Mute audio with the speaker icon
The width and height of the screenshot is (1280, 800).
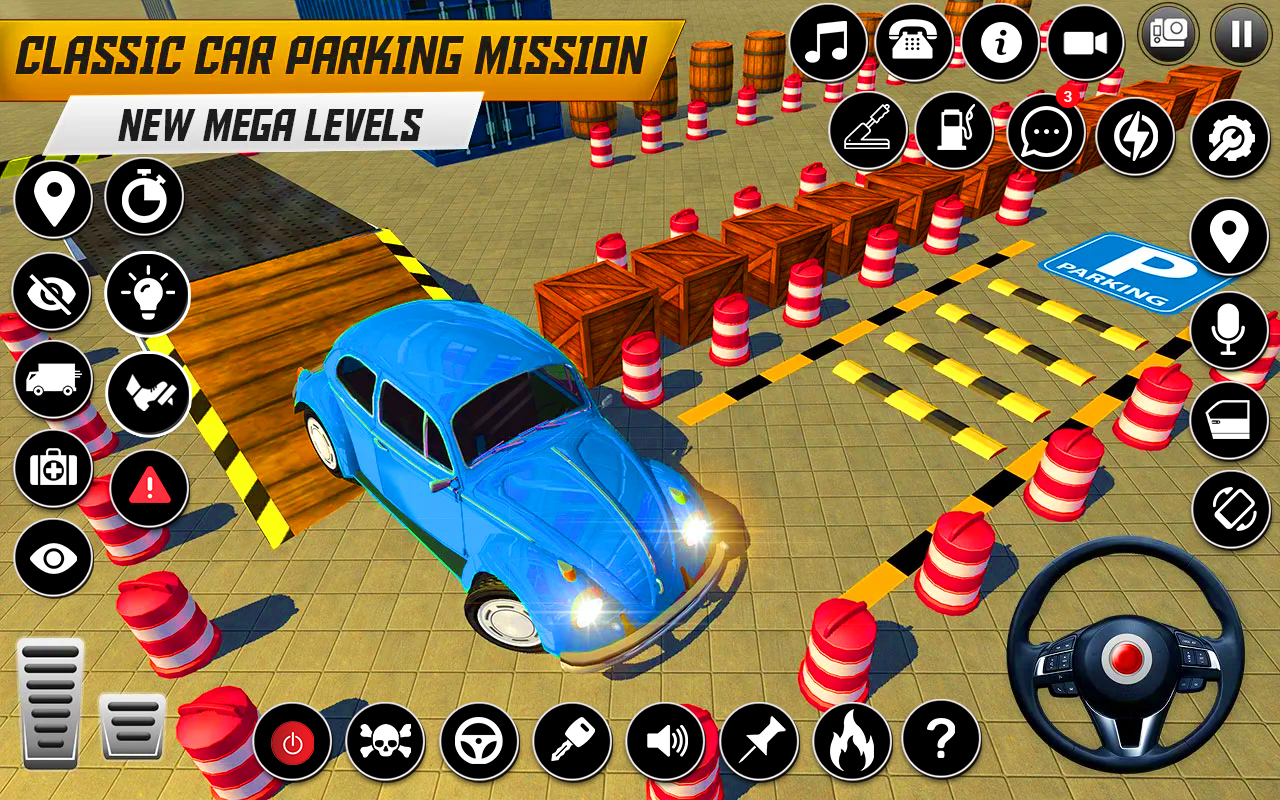(x=665, y=743)
